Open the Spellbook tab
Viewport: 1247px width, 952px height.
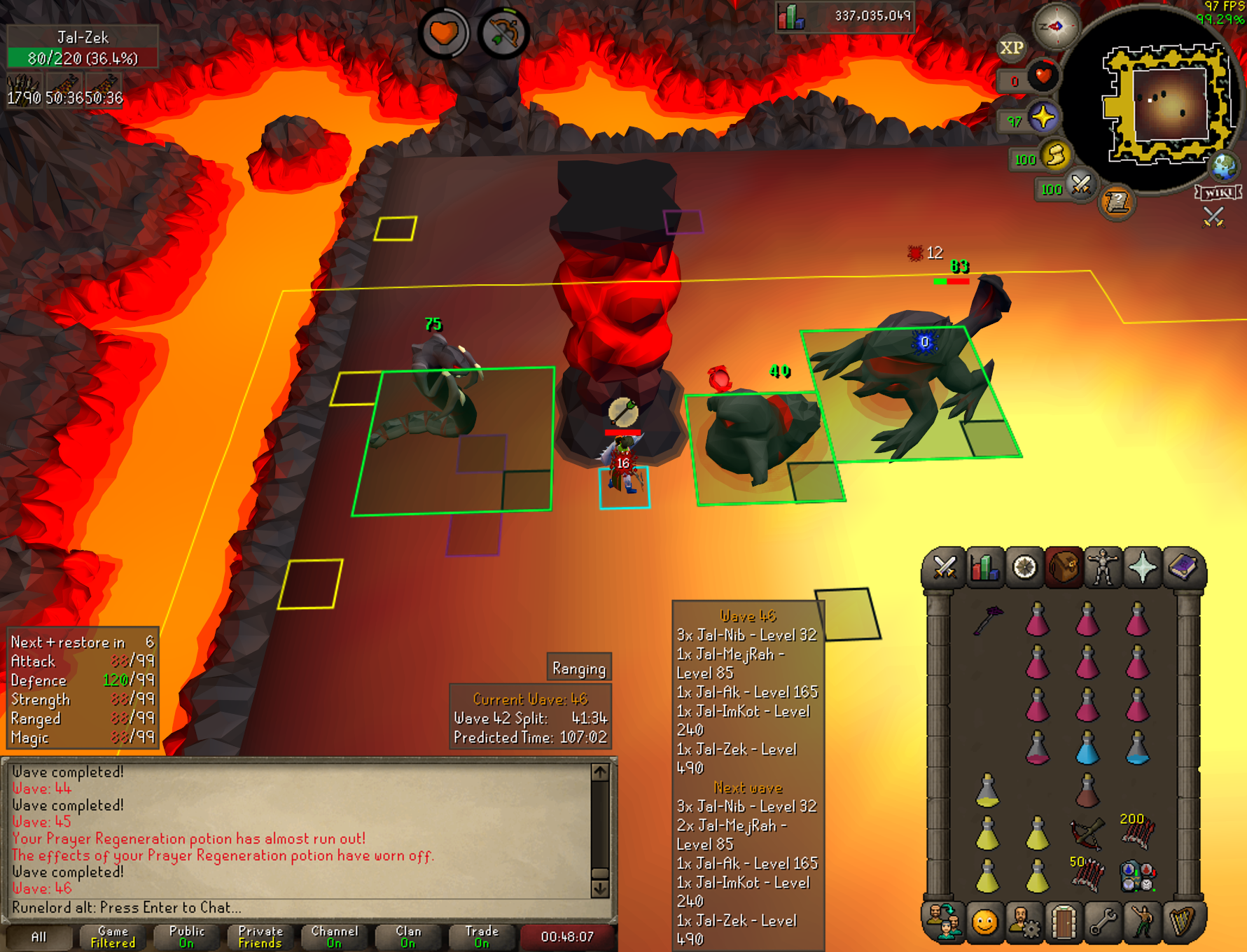tap(1183, 568)
